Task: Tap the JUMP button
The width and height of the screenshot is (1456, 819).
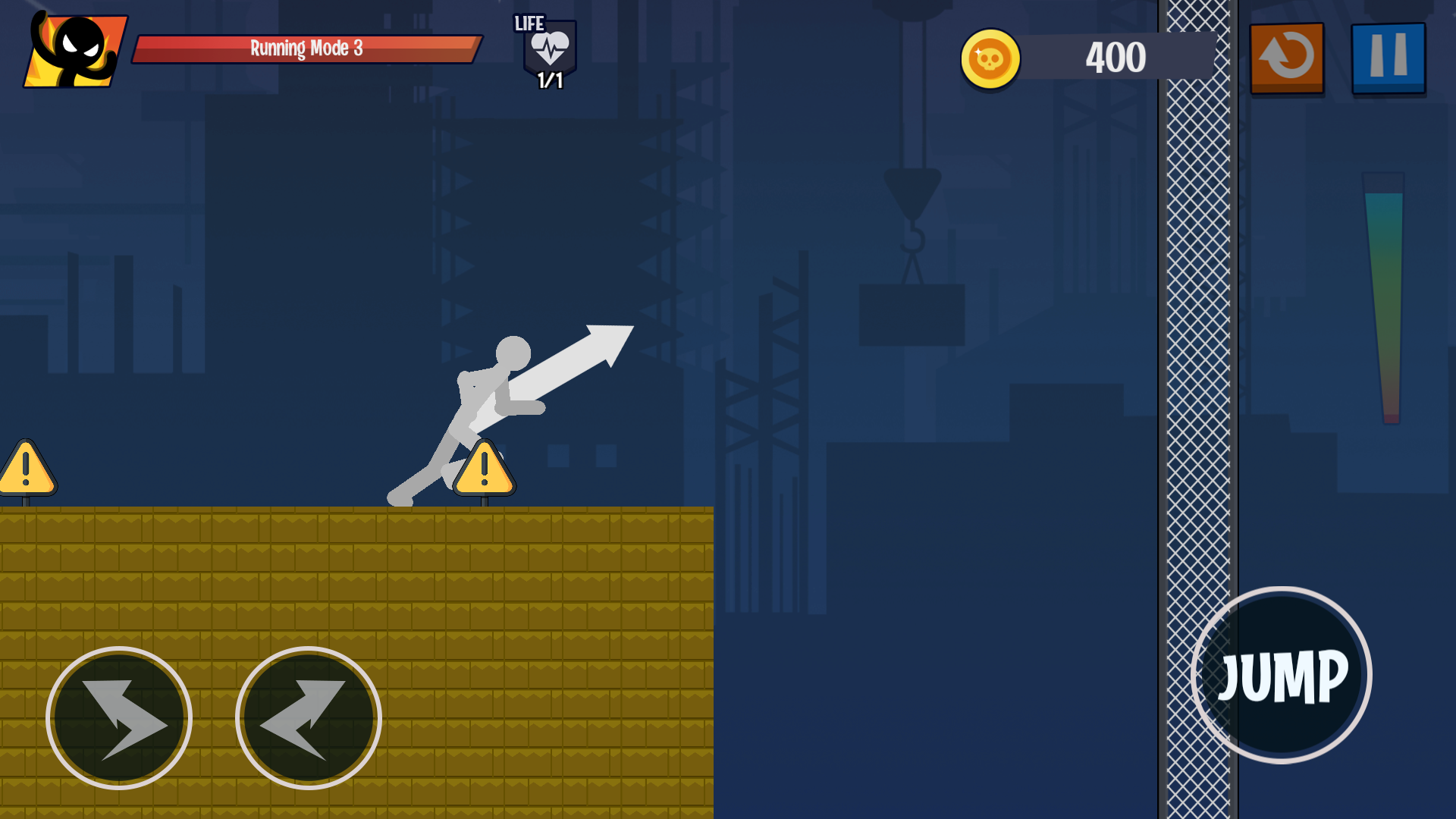Action: coord(1282,675)
